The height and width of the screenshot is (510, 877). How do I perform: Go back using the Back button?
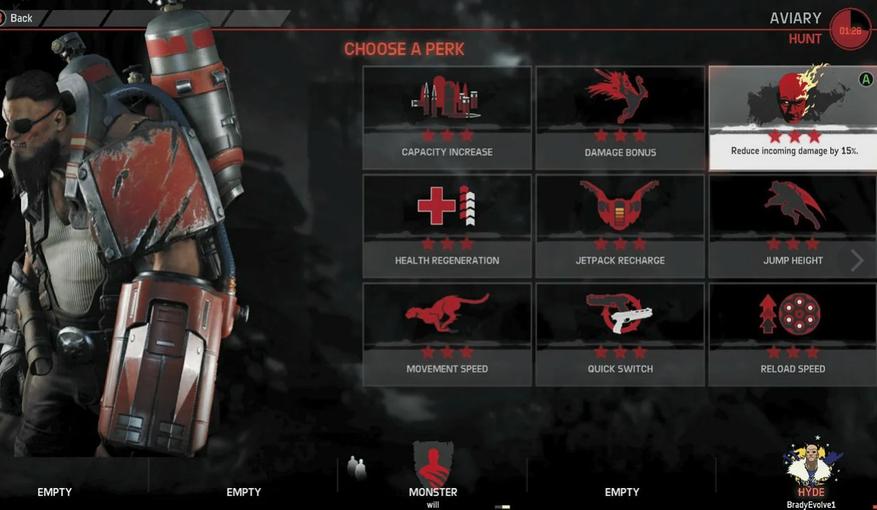click(18, 17)
